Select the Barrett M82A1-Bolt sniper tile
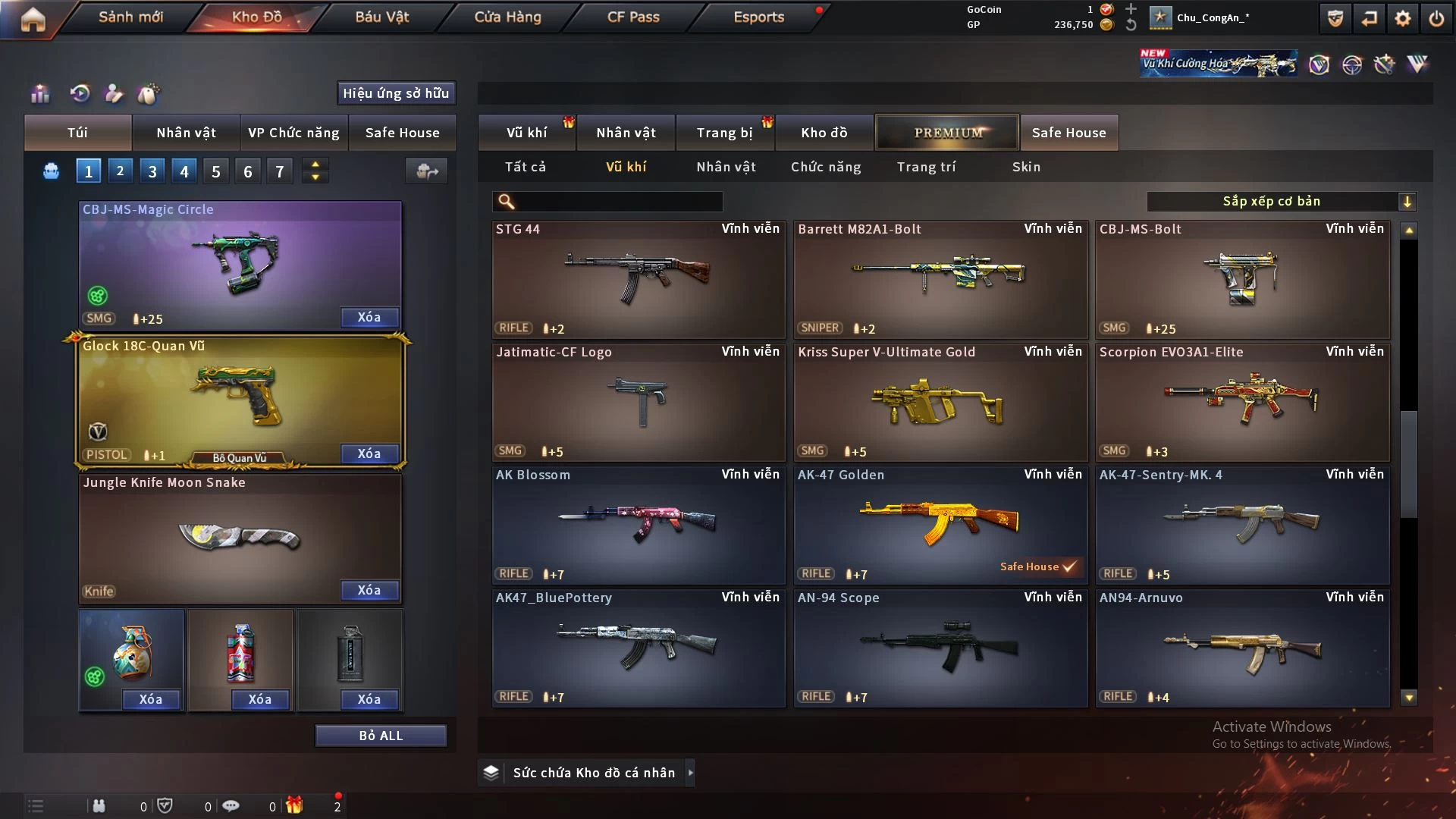 coord(940,279)
